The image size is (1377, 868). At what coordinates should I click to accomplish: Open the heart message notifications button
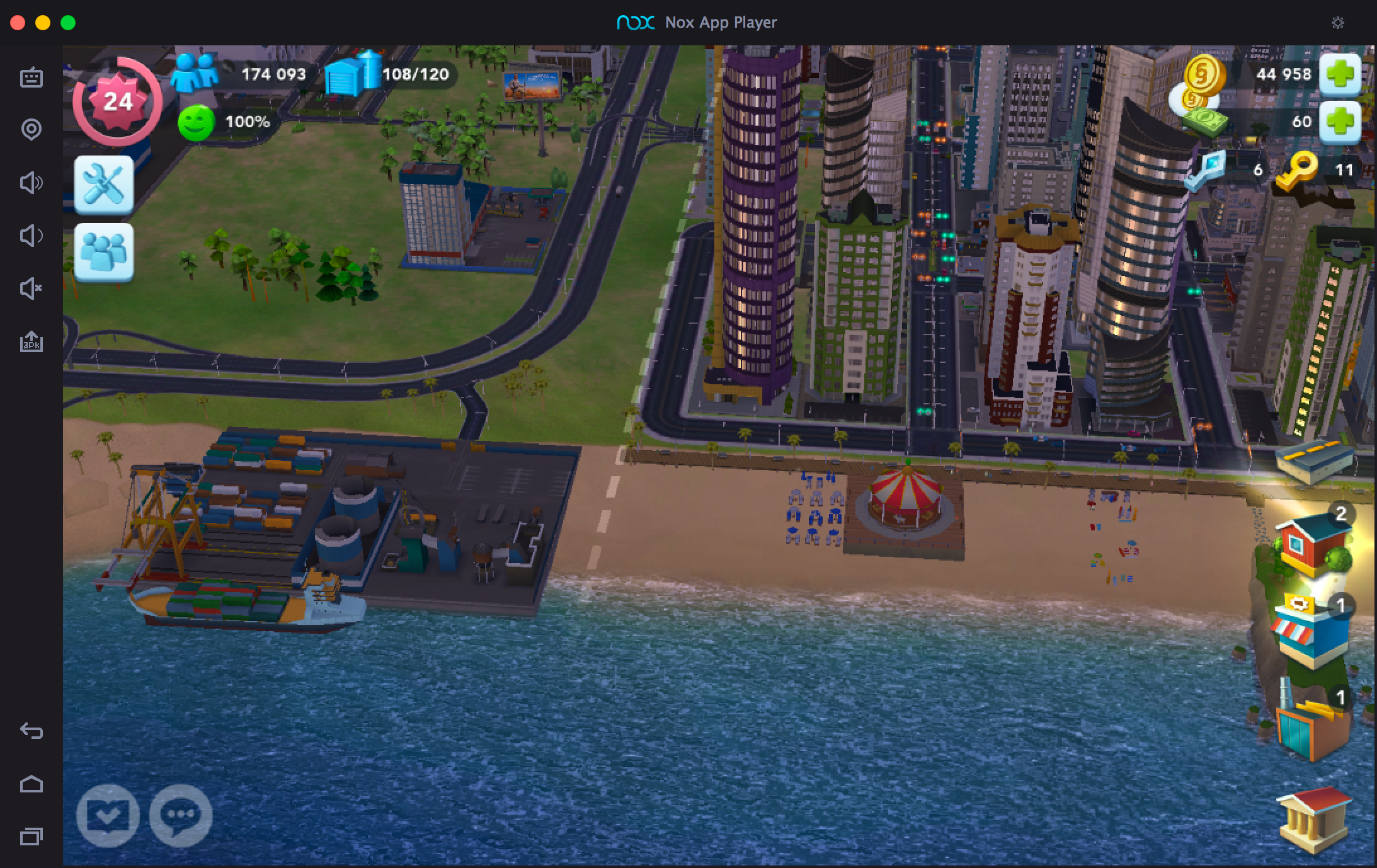(108, 815)
